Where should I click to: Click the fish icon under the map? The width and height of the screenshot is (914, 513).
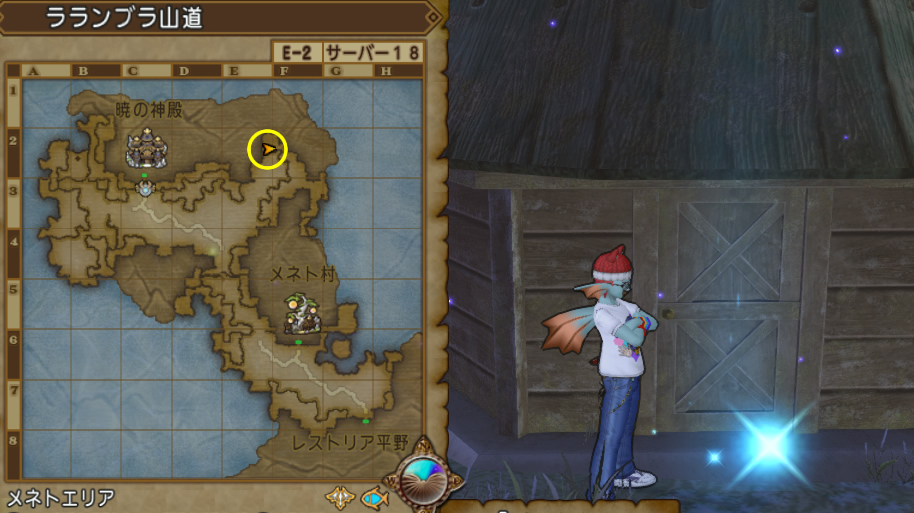click(374, 497)
